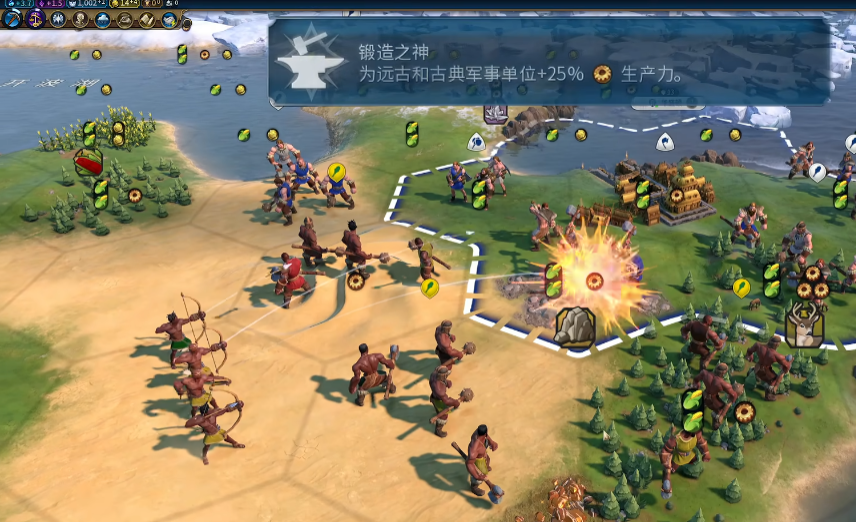Open the golden scroll document icon

click(x=147, y=19)
